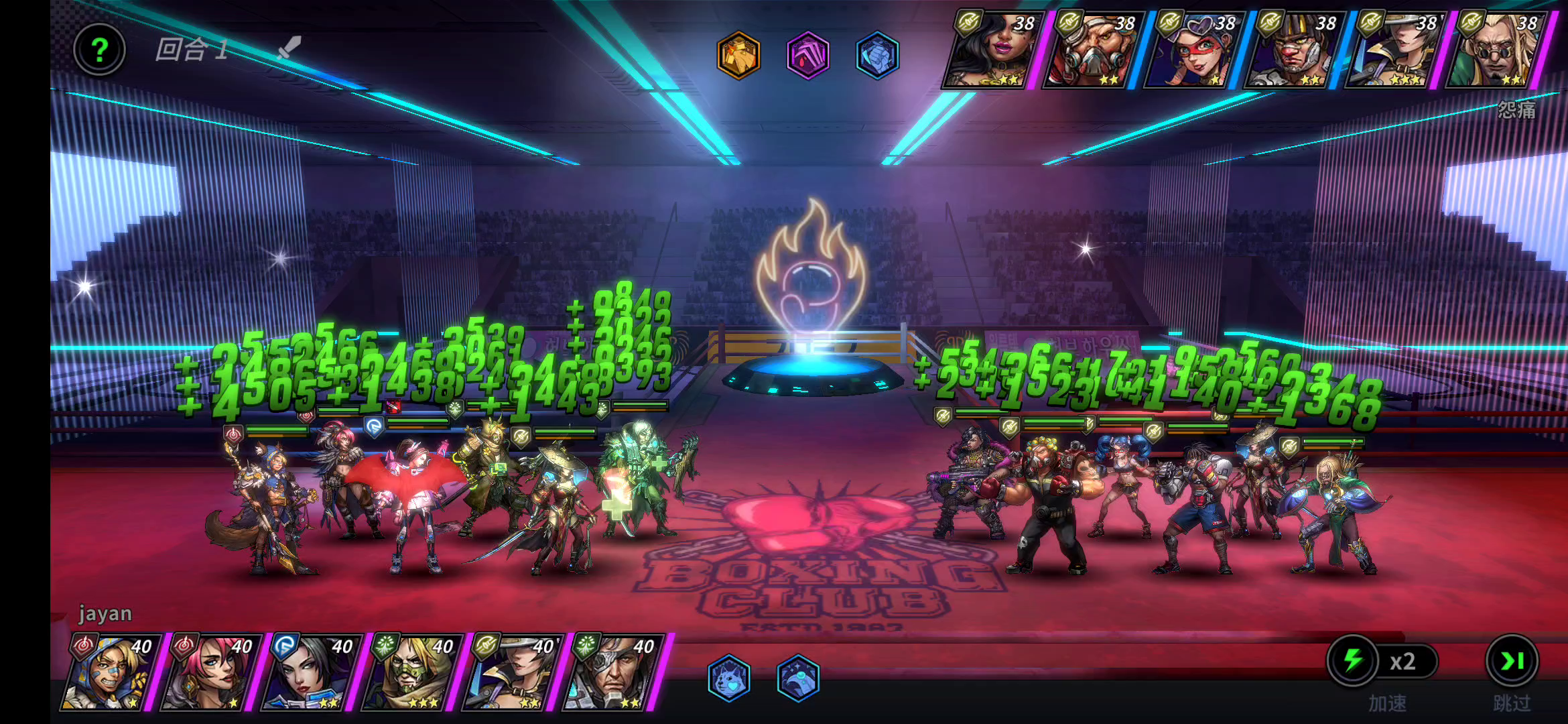1568x724 pixels.
Task: View enemy blond man with glasses portrait
Action: click(x=1496, y=50)
